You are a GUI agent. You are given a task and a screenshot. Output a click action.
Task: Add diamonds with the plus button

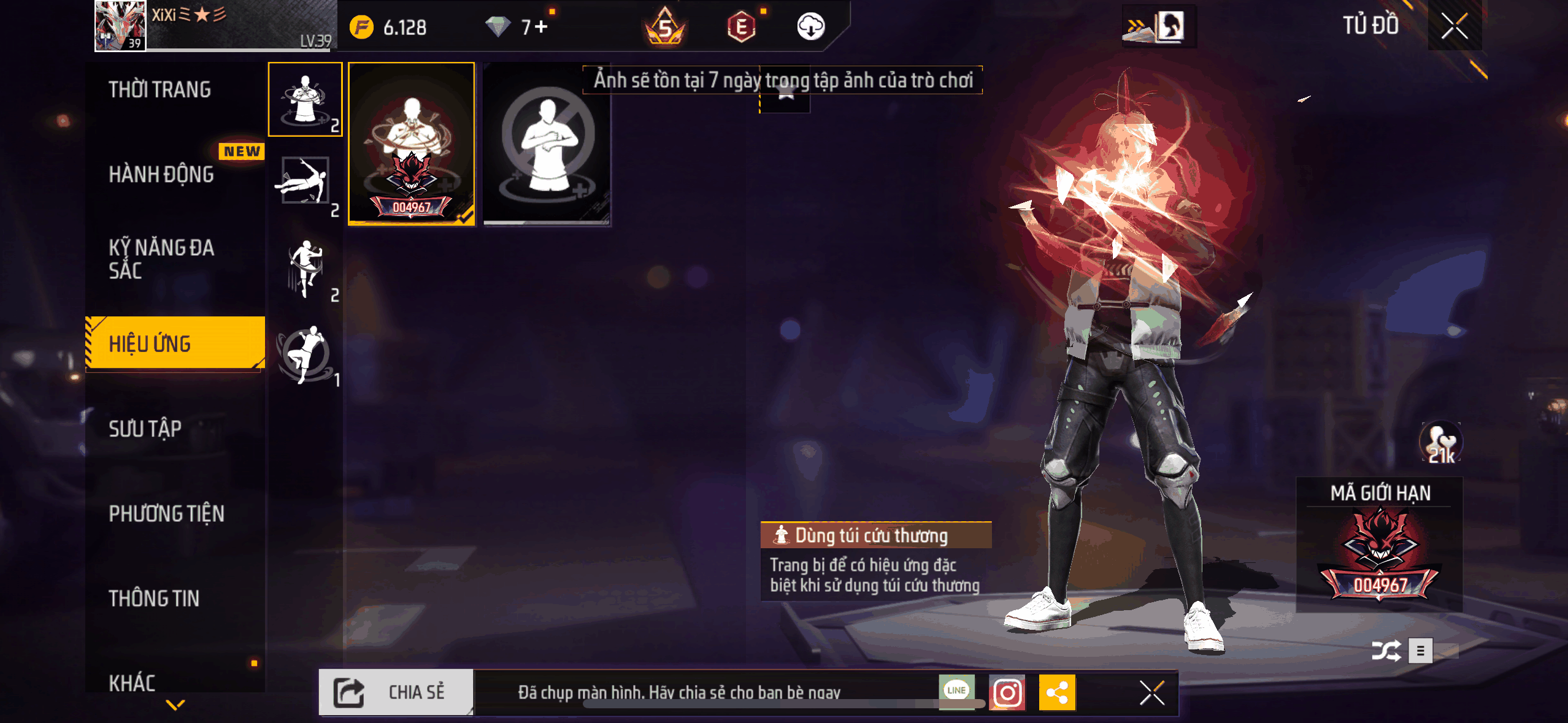click(x=541, y=27)
